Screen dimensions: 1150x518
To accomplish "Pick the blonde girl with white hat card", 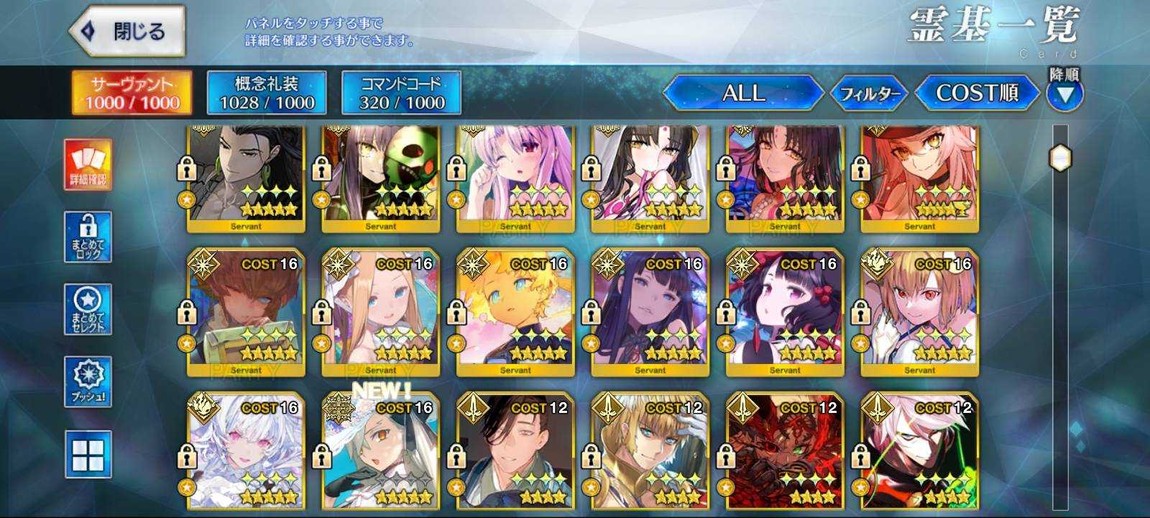I will (x=379, y=311).
